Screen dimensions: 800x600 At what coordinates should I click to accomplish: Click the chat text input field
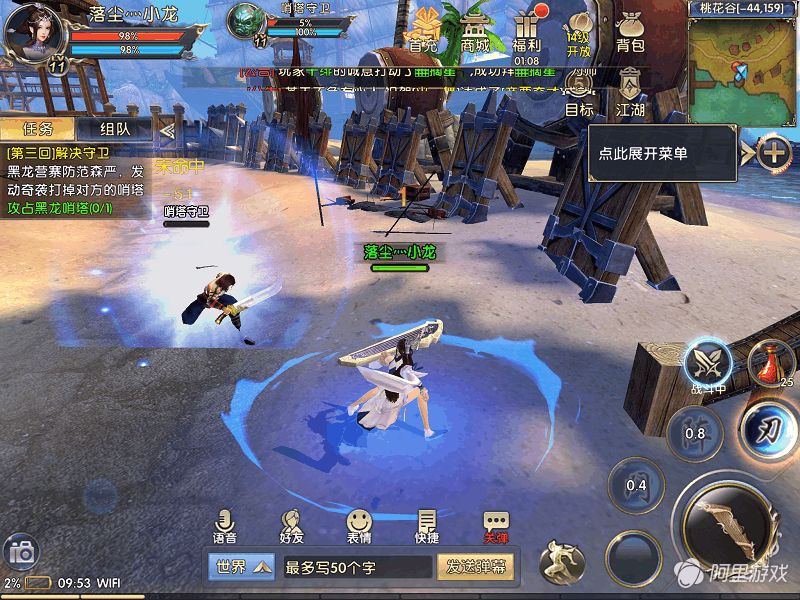coord(355,567)
